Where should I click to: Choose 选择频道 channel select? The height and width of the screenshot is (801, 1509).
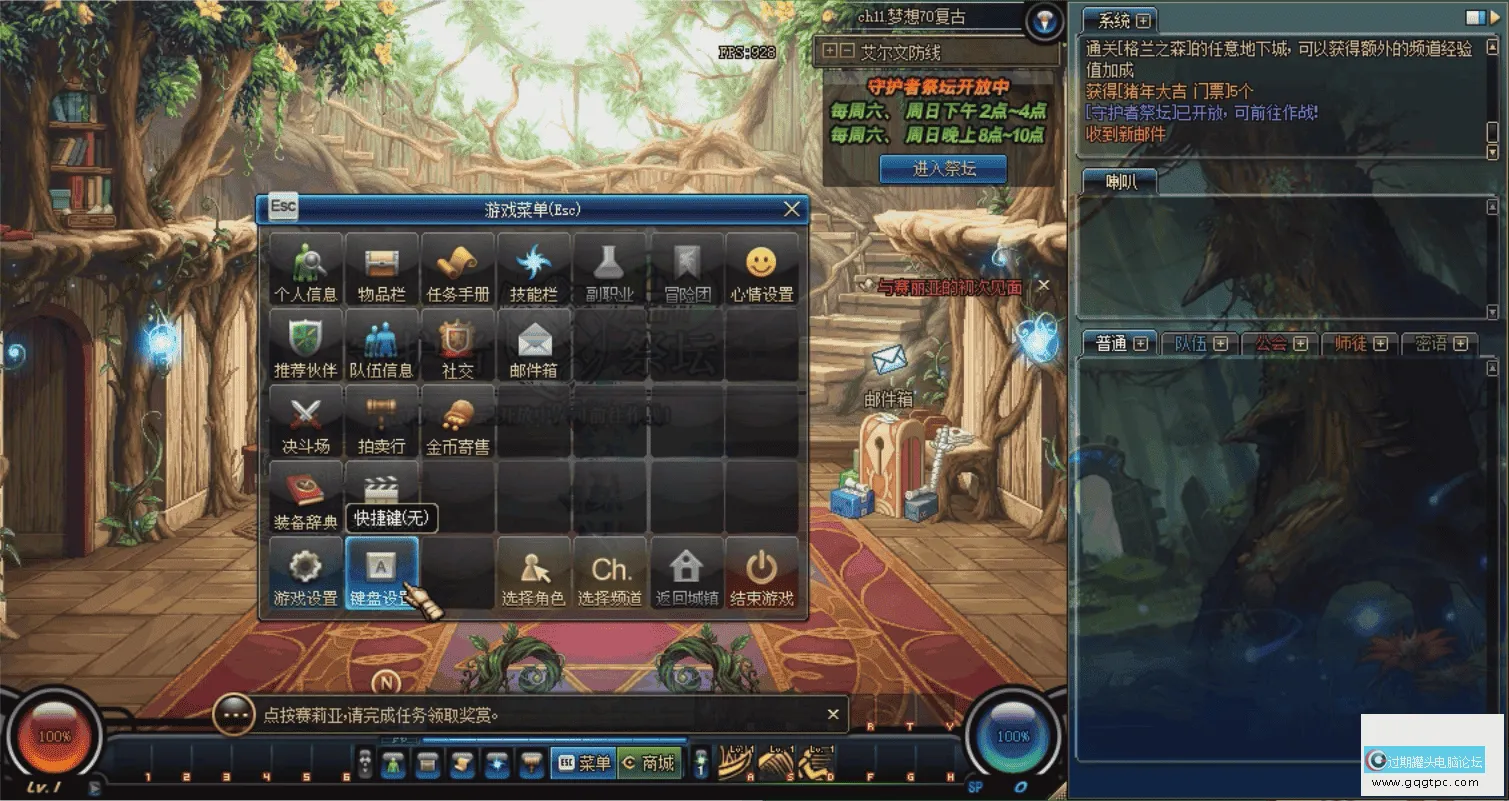tap(610, 574)
